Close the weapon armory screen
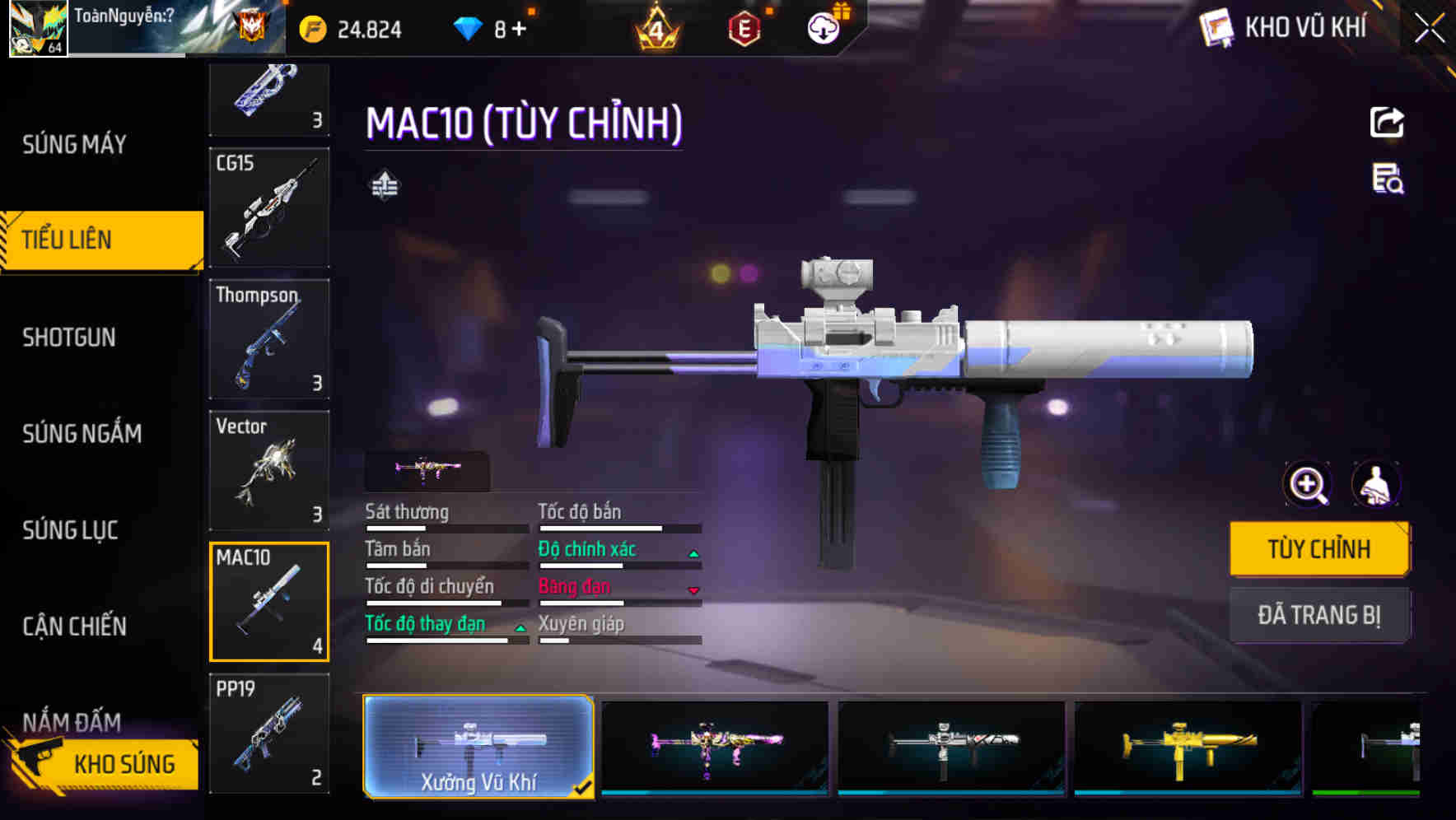Screen dimensions: 1456x820 (x=1430, y=29)
